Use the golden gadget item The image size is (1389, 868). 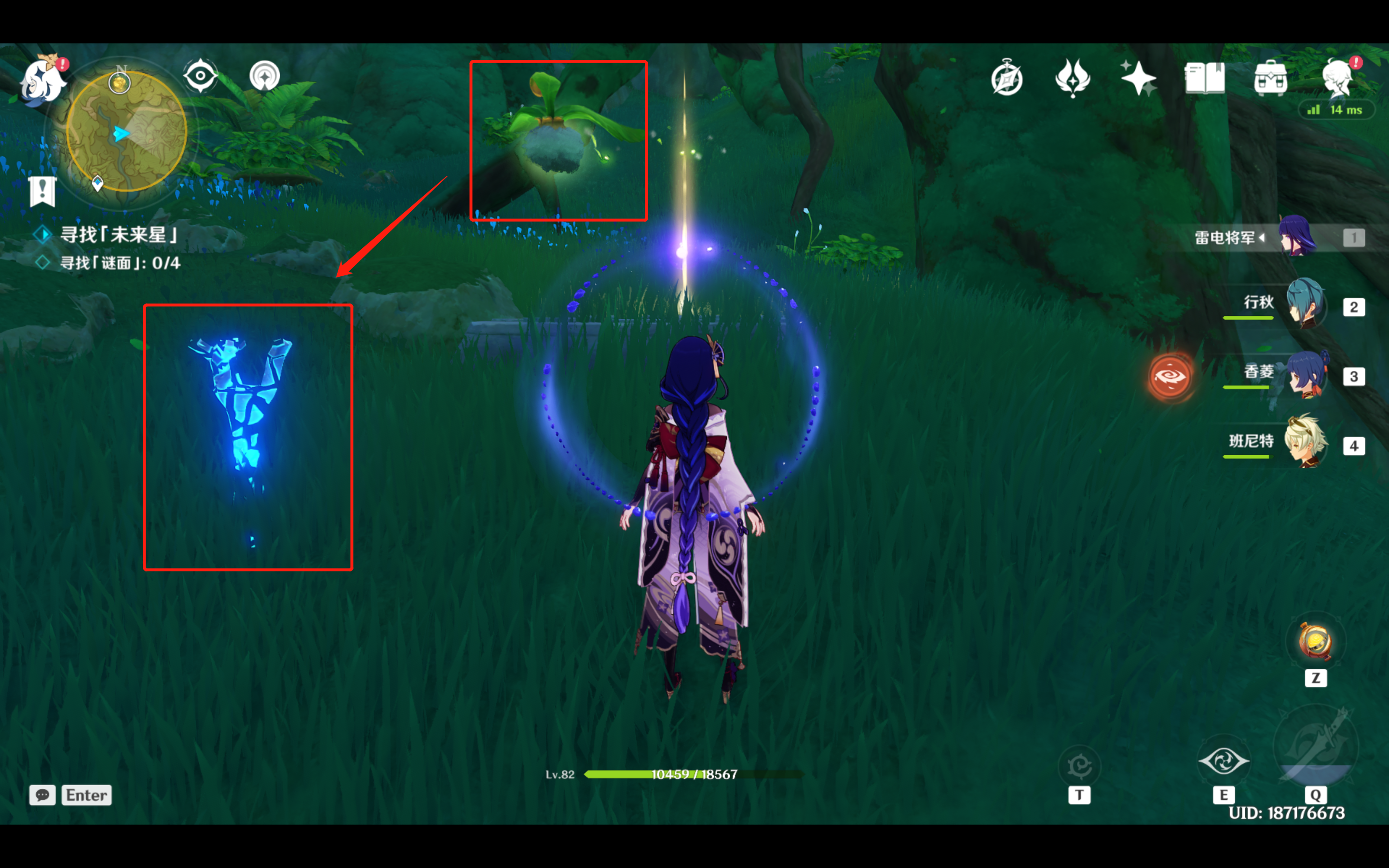pyautogui.click(x=1315, y=642)
